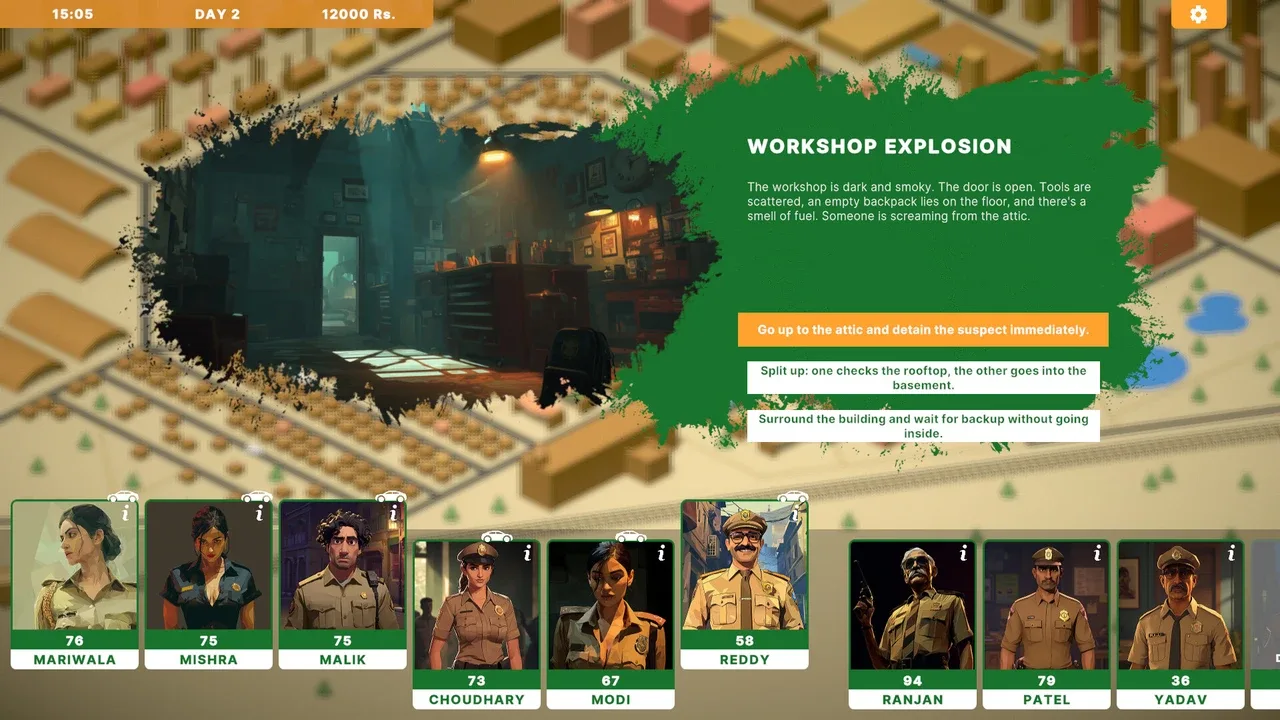Pick the split up rooftop and basement option
1280x720 pixels.
click(x=922, y=378)
